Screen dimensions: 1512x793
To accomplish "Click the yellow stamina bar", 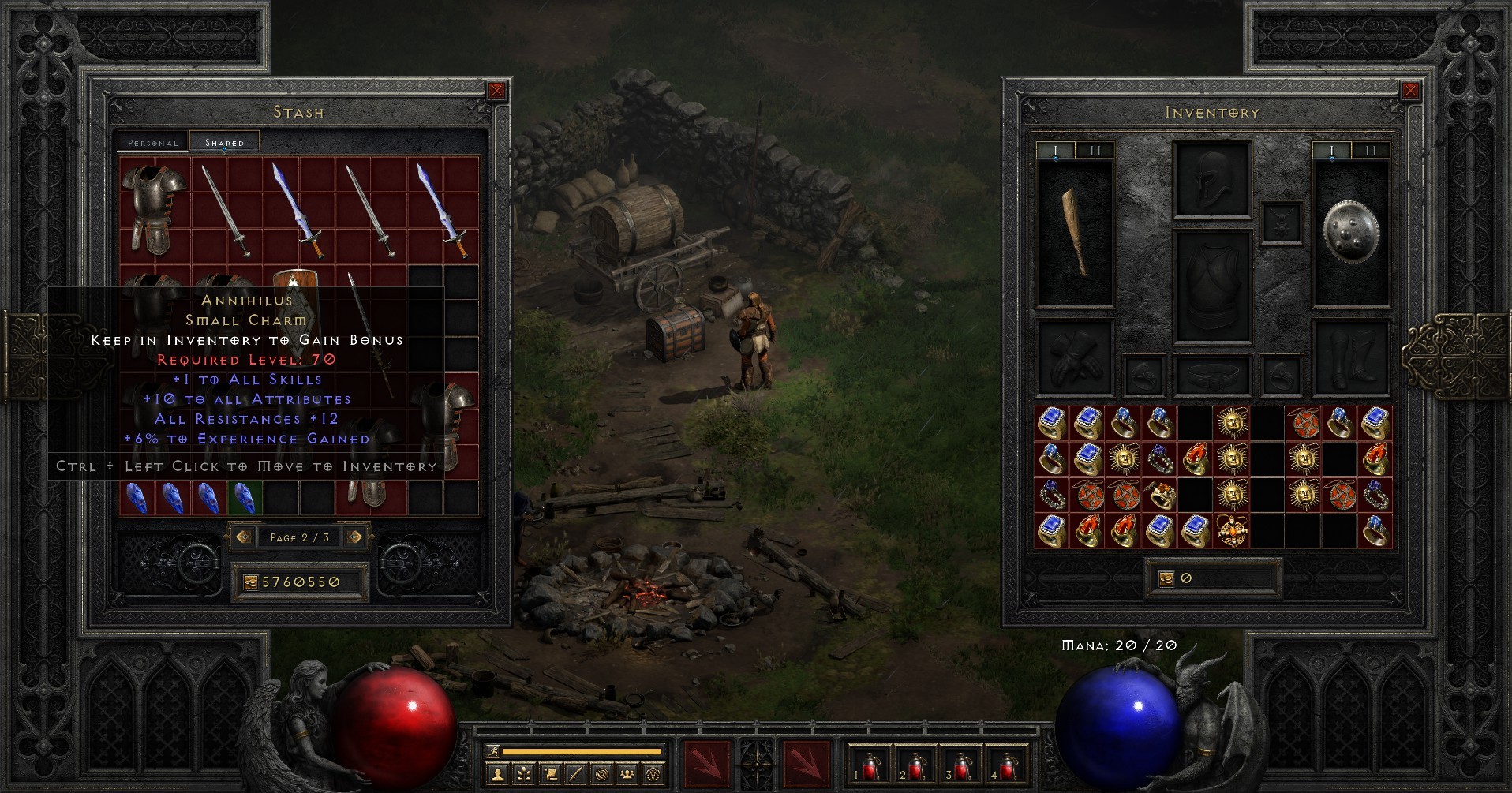I will coord(584,751).
